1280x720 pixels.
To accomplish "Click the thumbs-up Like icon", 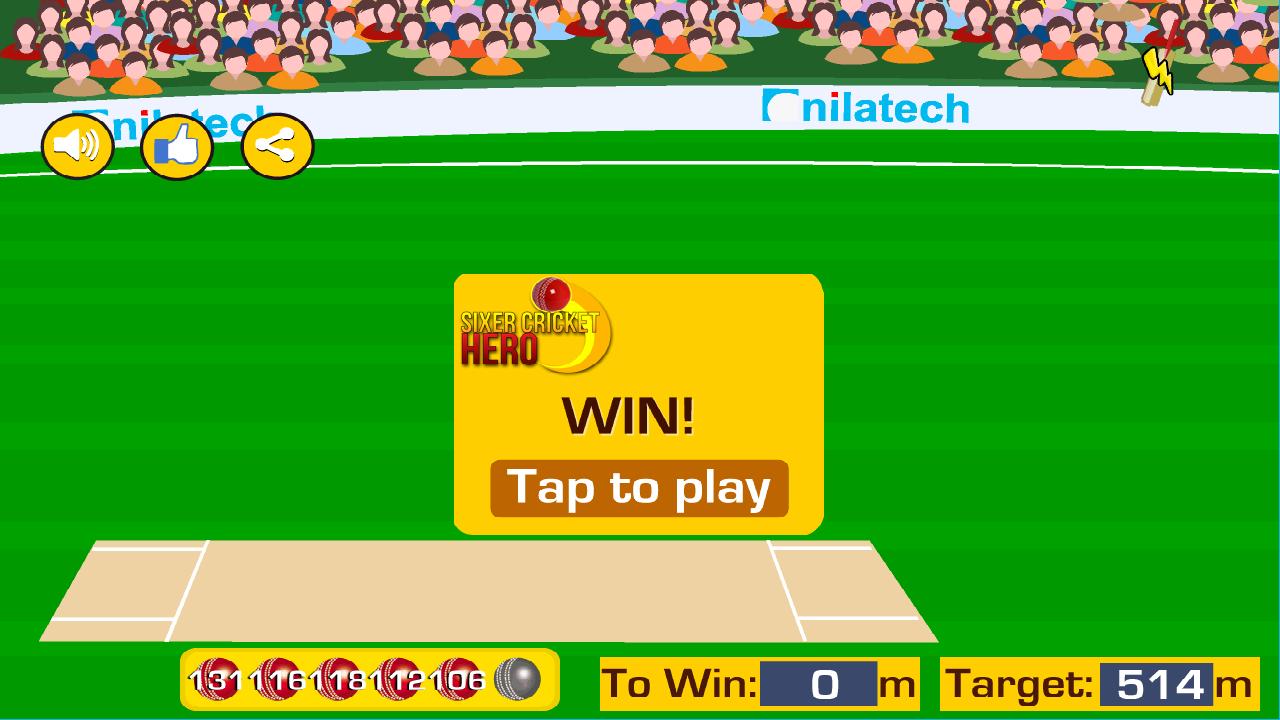I will pyautogui.click(x=177, y=145).
